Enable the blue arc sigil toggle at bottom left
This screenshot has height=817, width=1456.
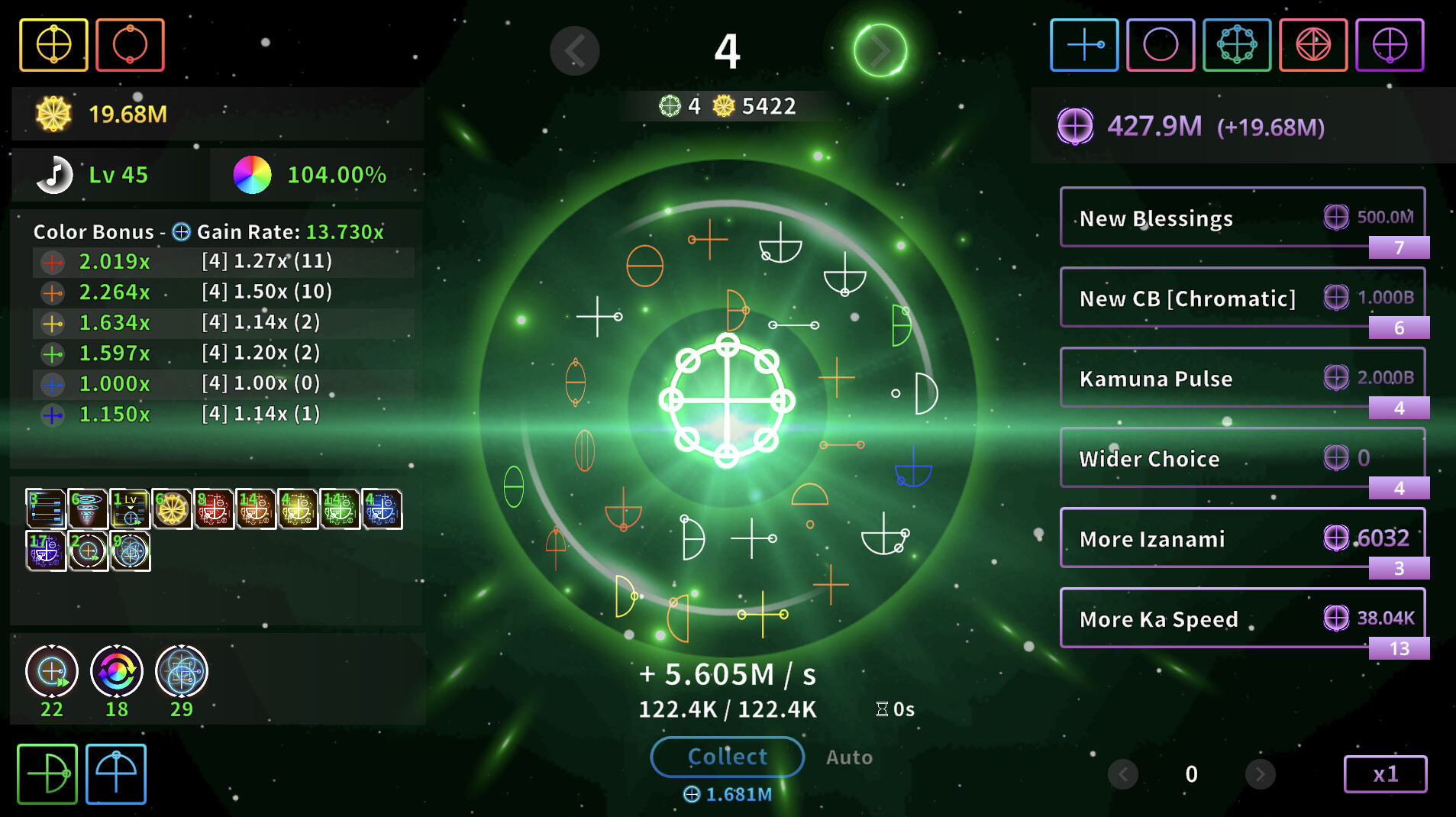115,773
